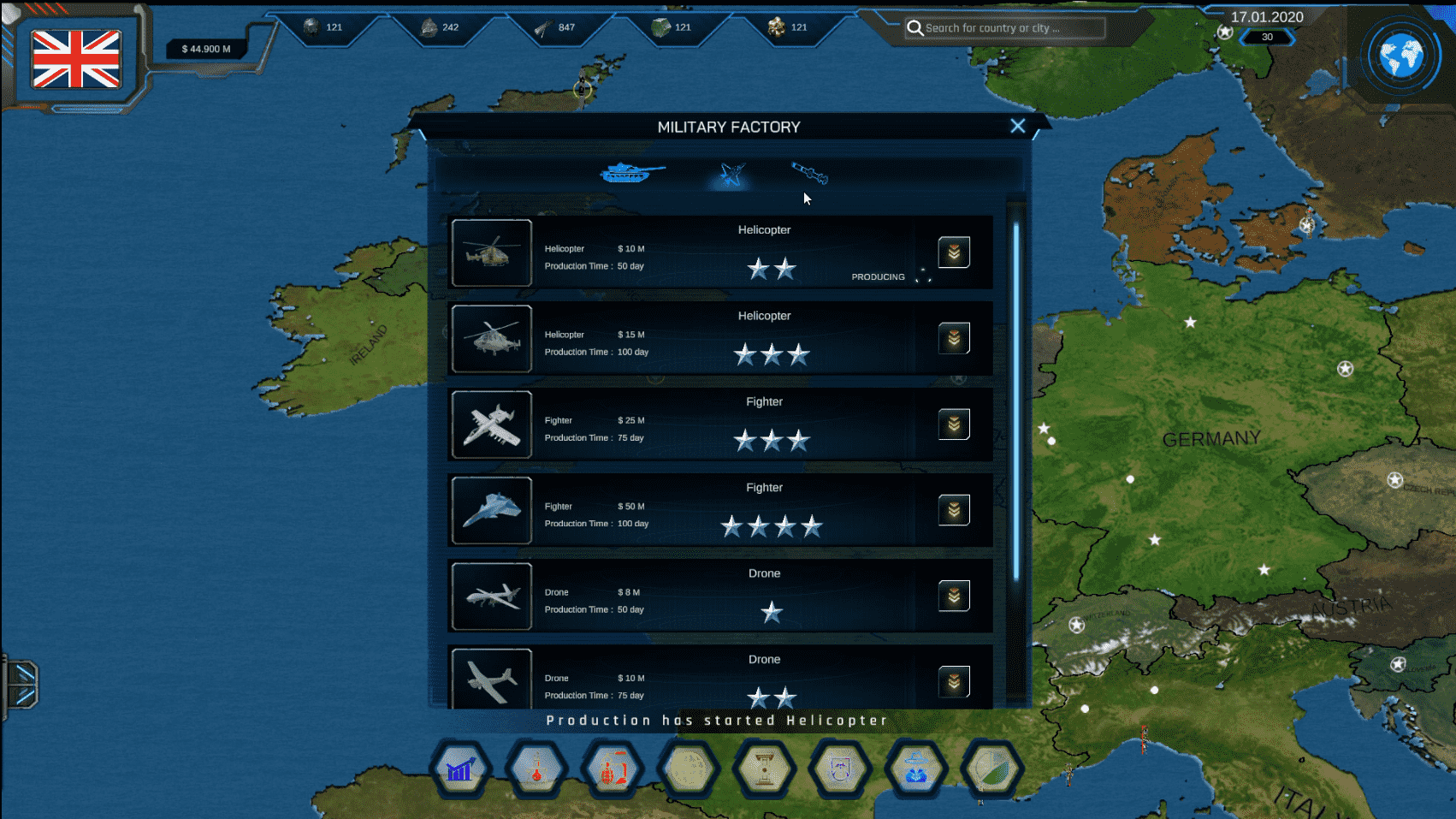The width and height of the screenshot is (1456, 819).
Task: Select the four-star Fighter thumbnail image
Action: click(492, 511)
